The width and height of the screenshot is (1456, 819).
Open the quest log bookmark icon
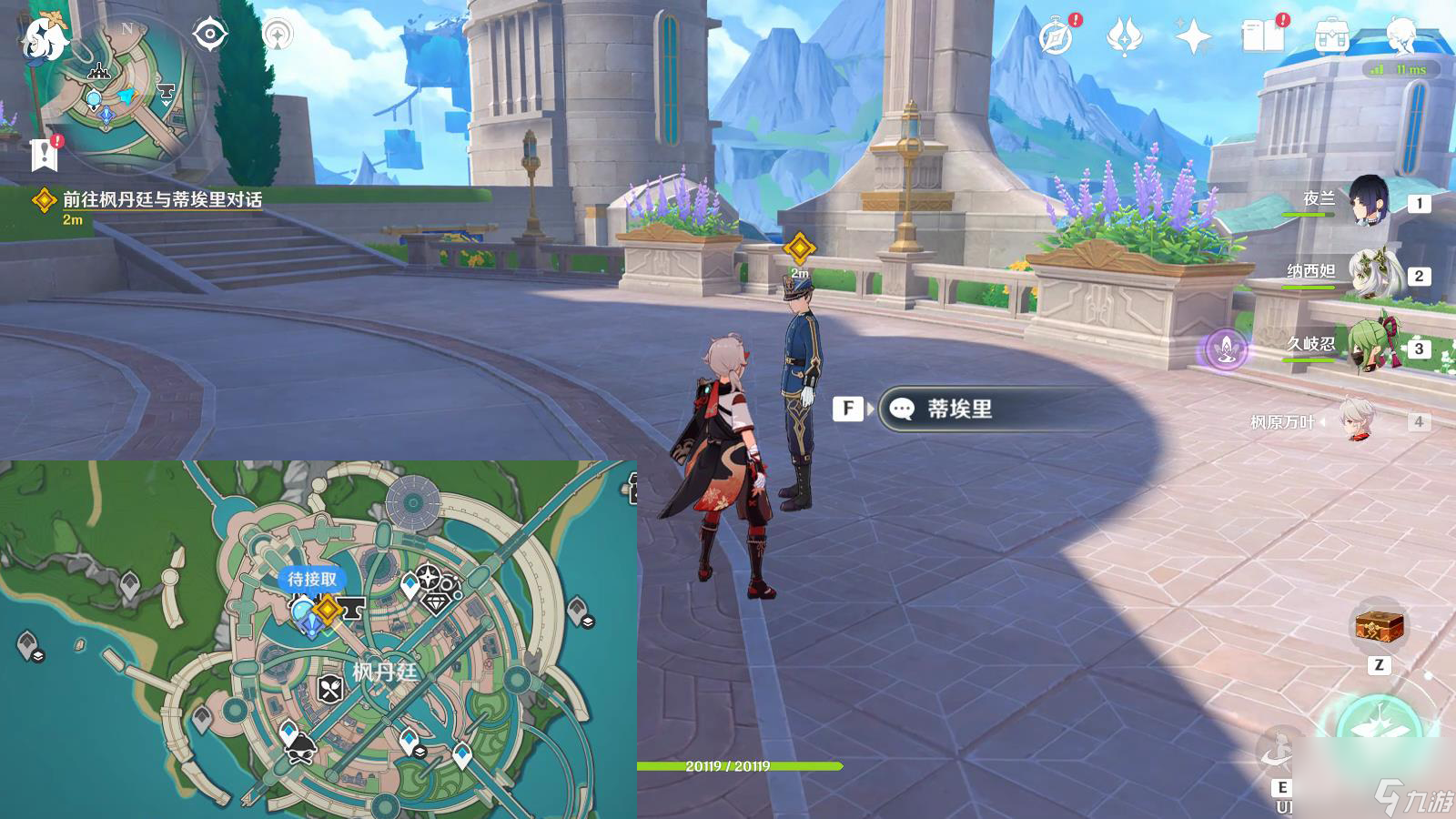pyautogui.click(x=44, y=155)
